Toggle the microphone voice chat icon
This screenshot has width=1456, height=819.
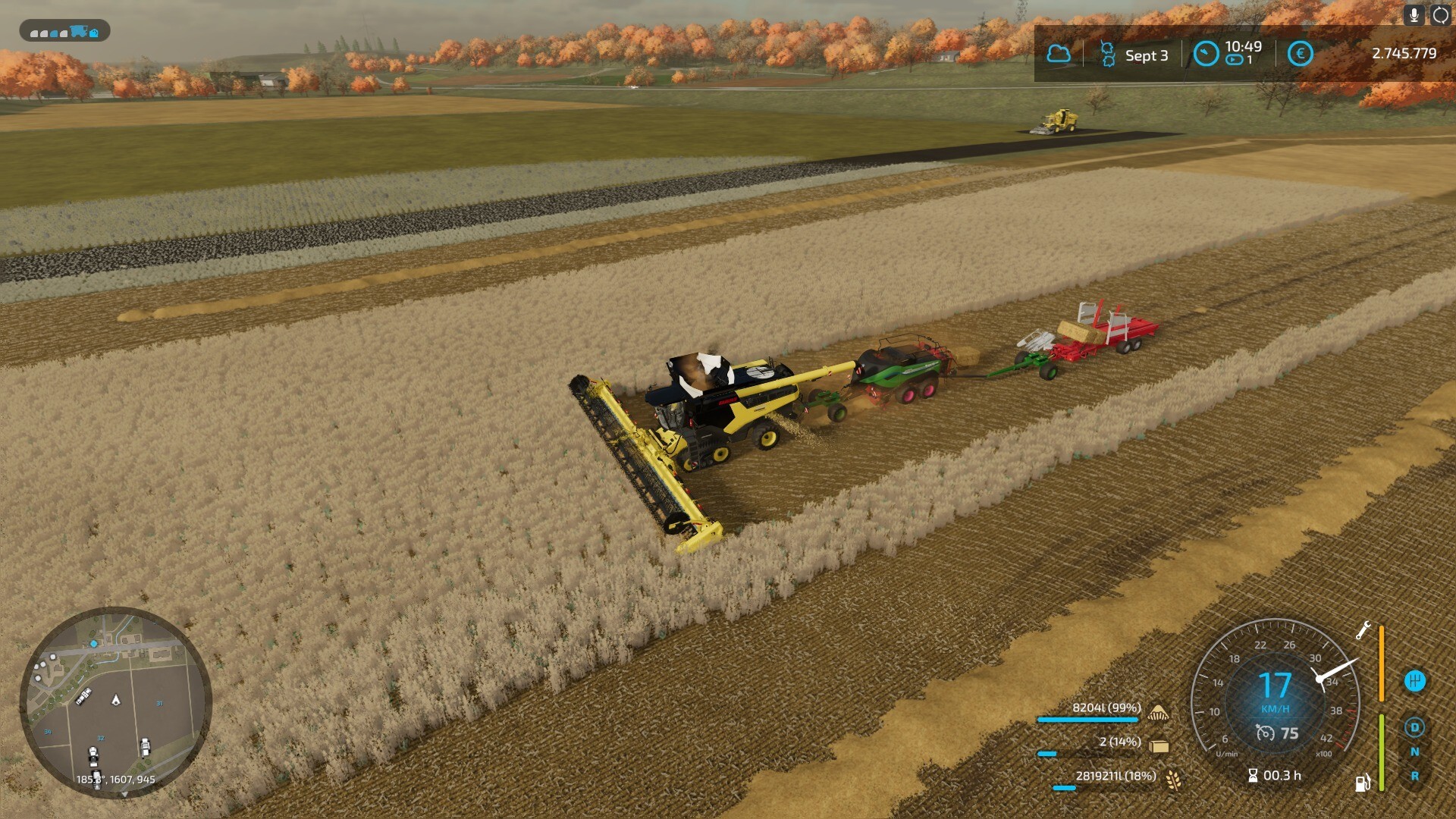1414,14
